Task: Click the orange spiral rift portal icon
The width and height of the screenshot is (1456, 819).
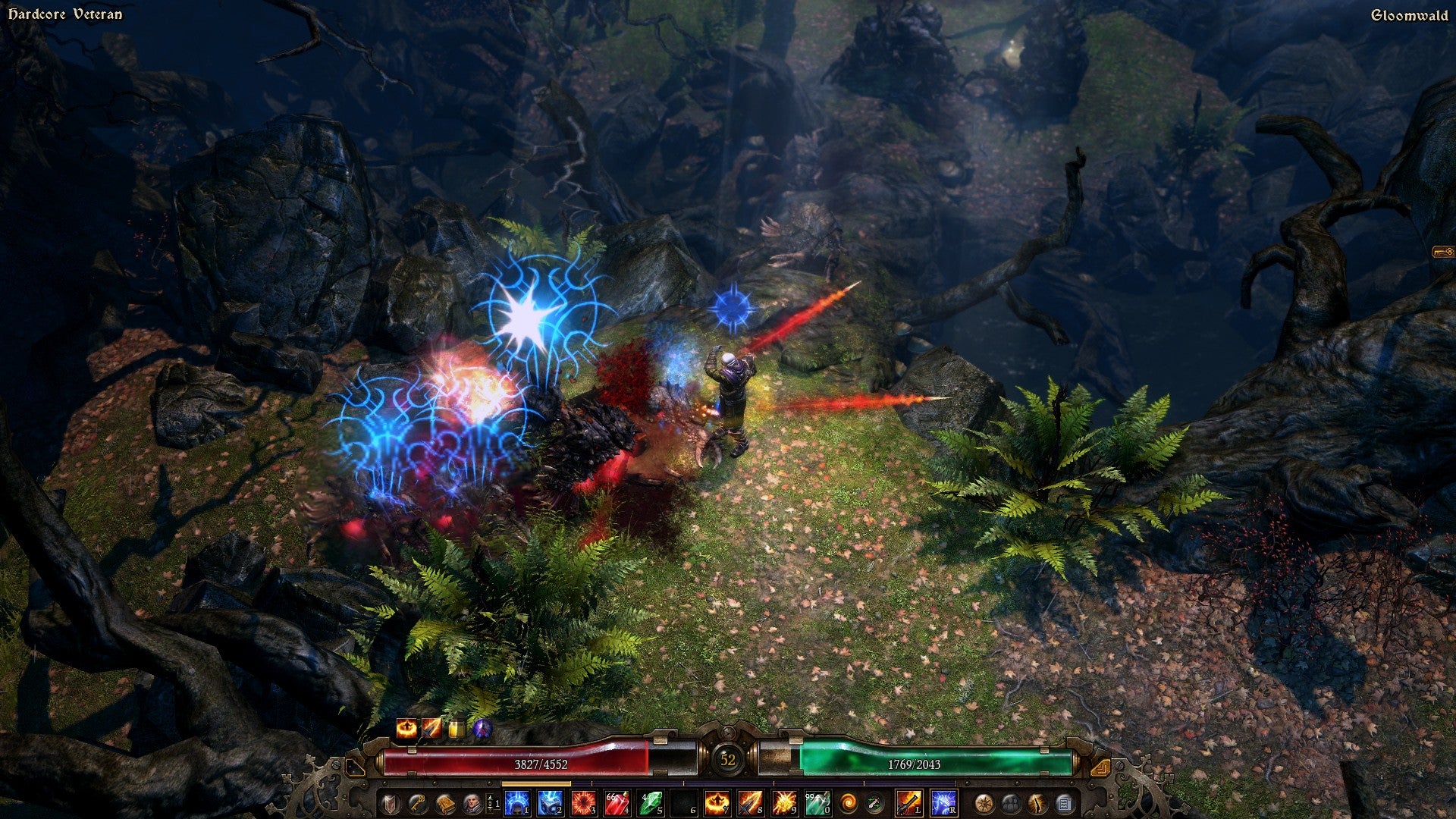Action: [849, 803]
